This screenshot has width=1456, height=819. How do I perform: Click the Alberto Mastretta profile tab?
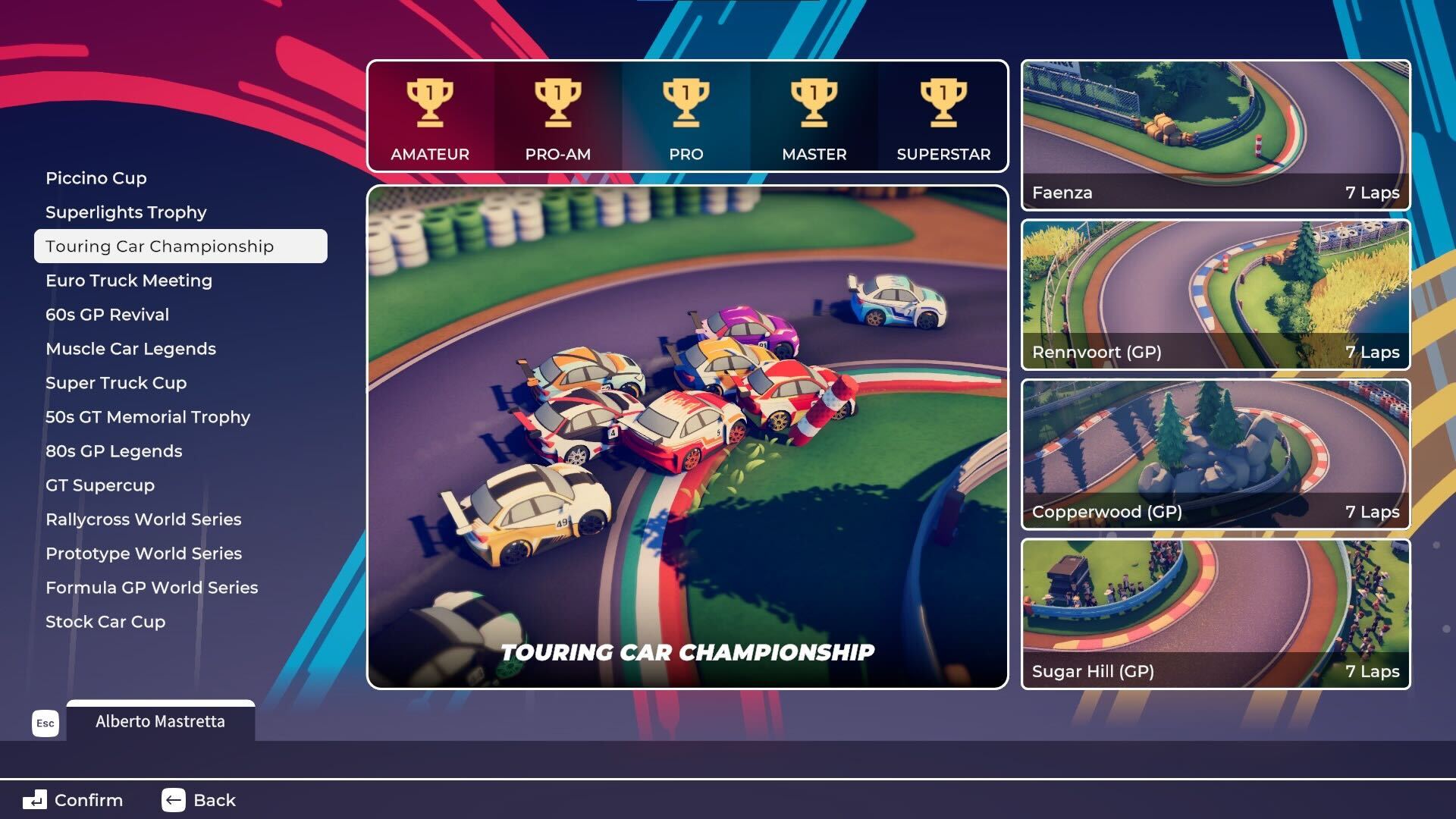tap(160, 721)
